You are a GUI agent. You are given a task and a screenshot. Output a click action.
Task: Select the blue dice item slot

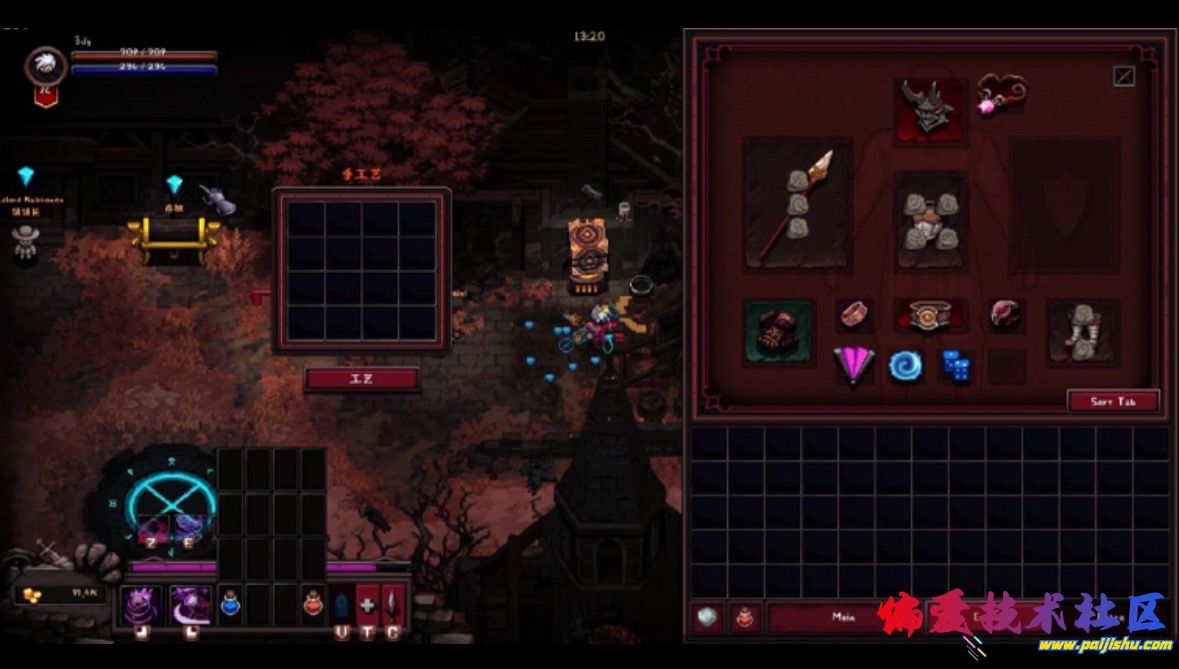pyautogui.click(x=956, y=365)
